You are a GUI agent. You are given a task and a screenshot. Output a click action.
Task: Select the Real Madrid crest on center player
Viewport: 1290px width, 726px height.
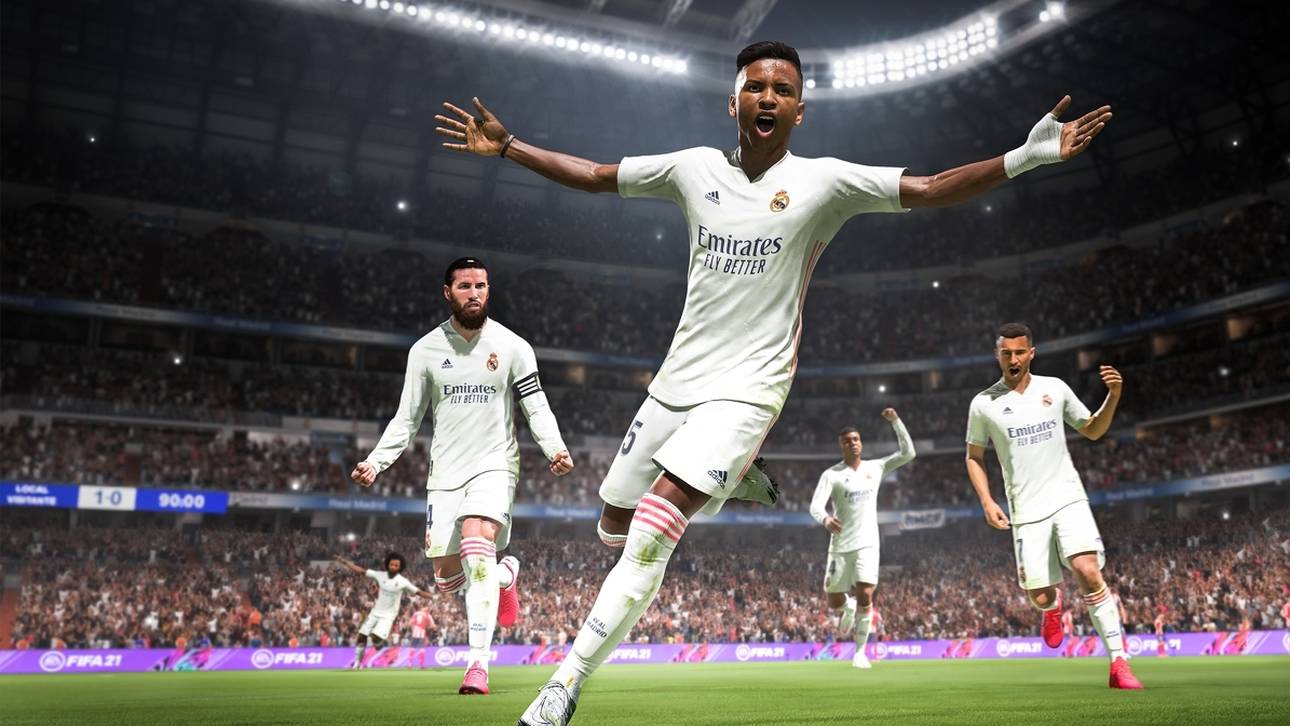point(779,200)
